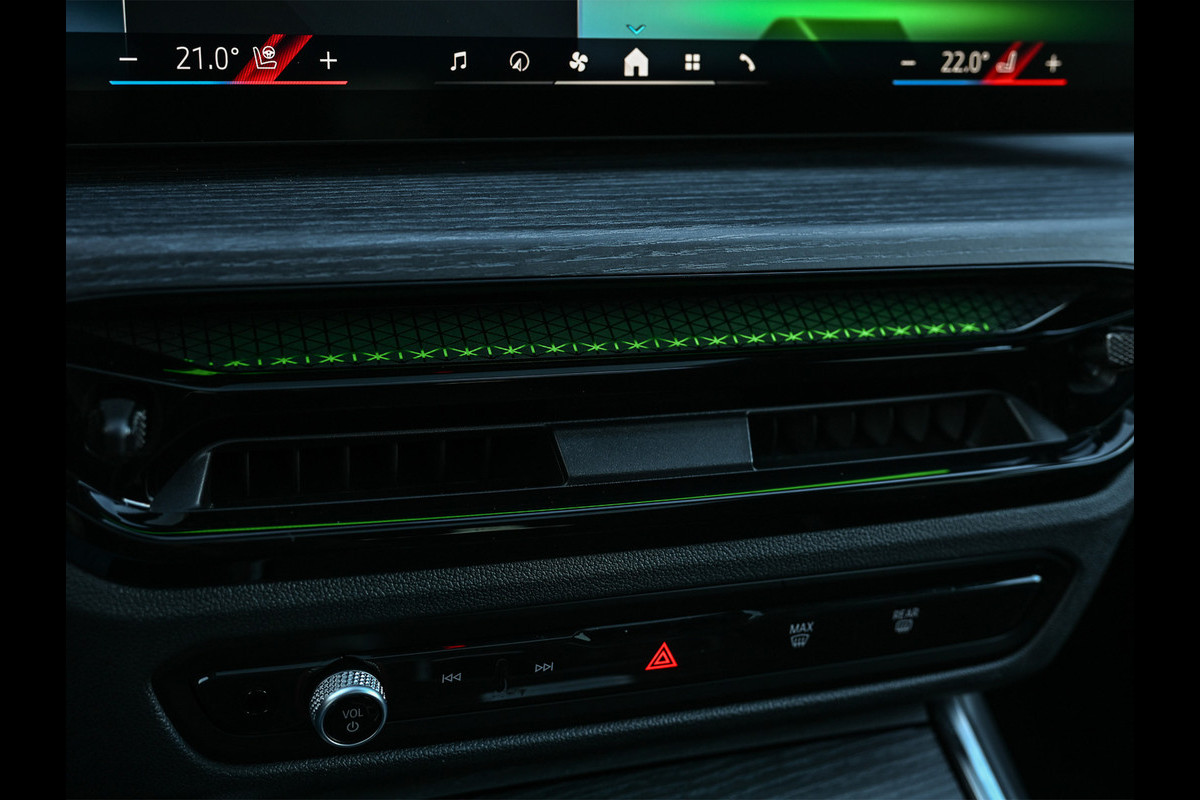Expand the small down-arrow above the shortcut bar
This screenshot has height=800, width=1200.
(636, 29)
